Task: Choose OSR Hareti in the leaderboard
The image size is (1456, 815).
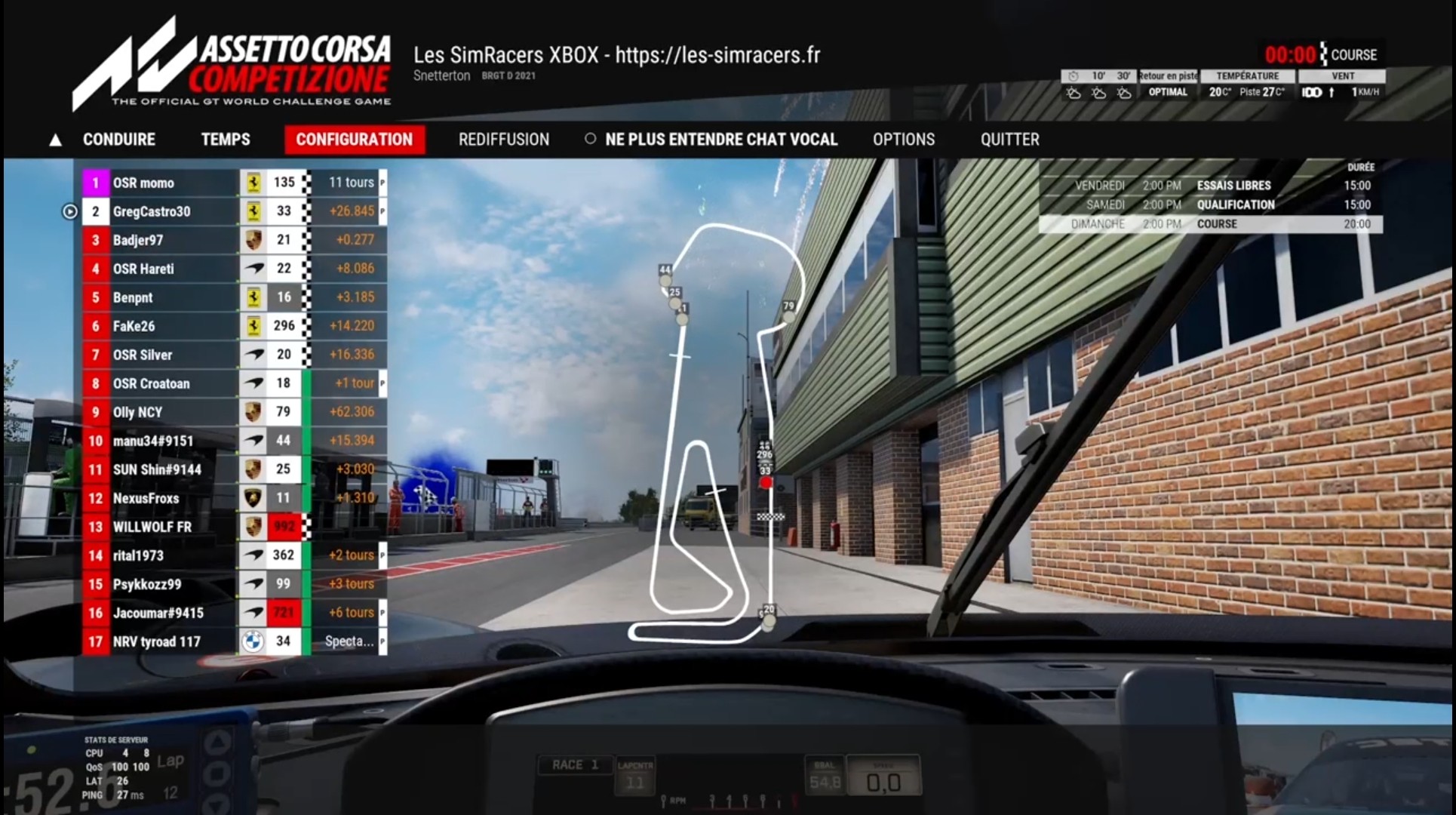Action: 143,269
